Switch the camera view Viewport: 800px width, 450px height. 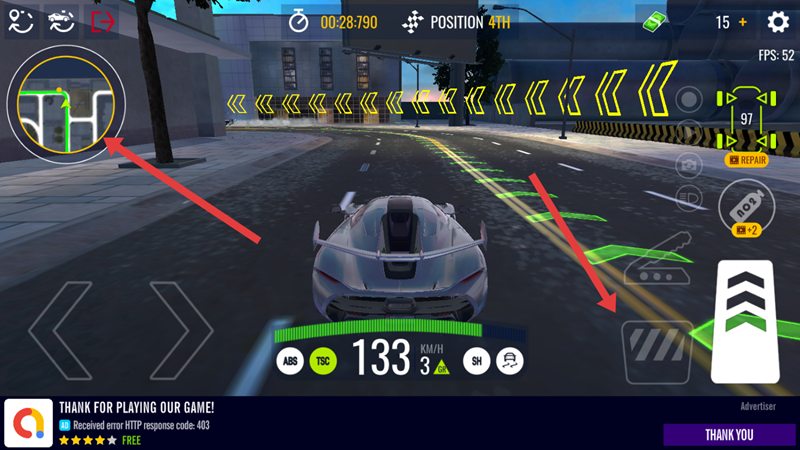(687, 163)
